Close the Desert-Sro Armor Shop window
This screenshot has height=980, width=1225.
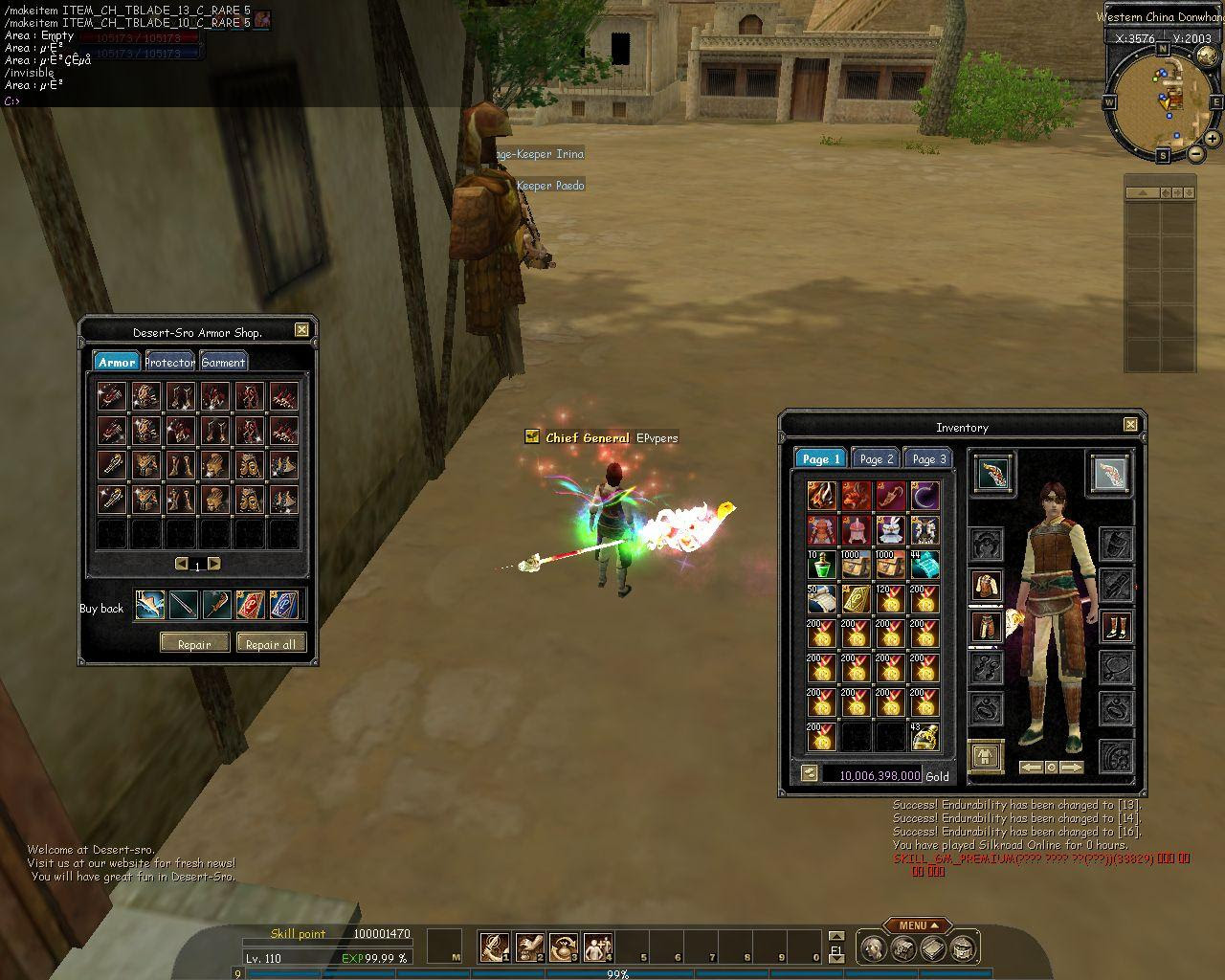301,330
